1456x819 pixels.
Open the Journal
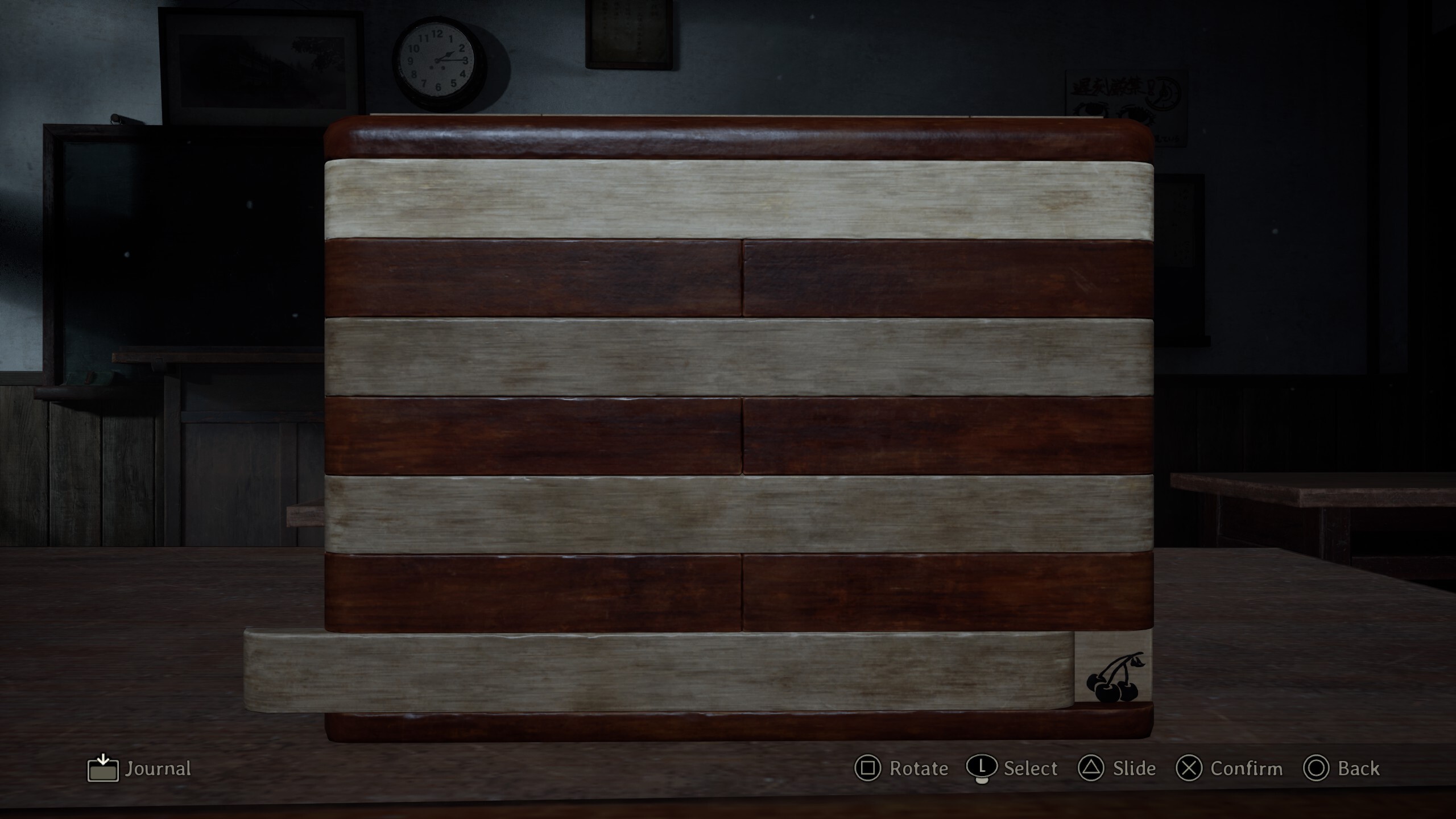[x=158, y=769]
